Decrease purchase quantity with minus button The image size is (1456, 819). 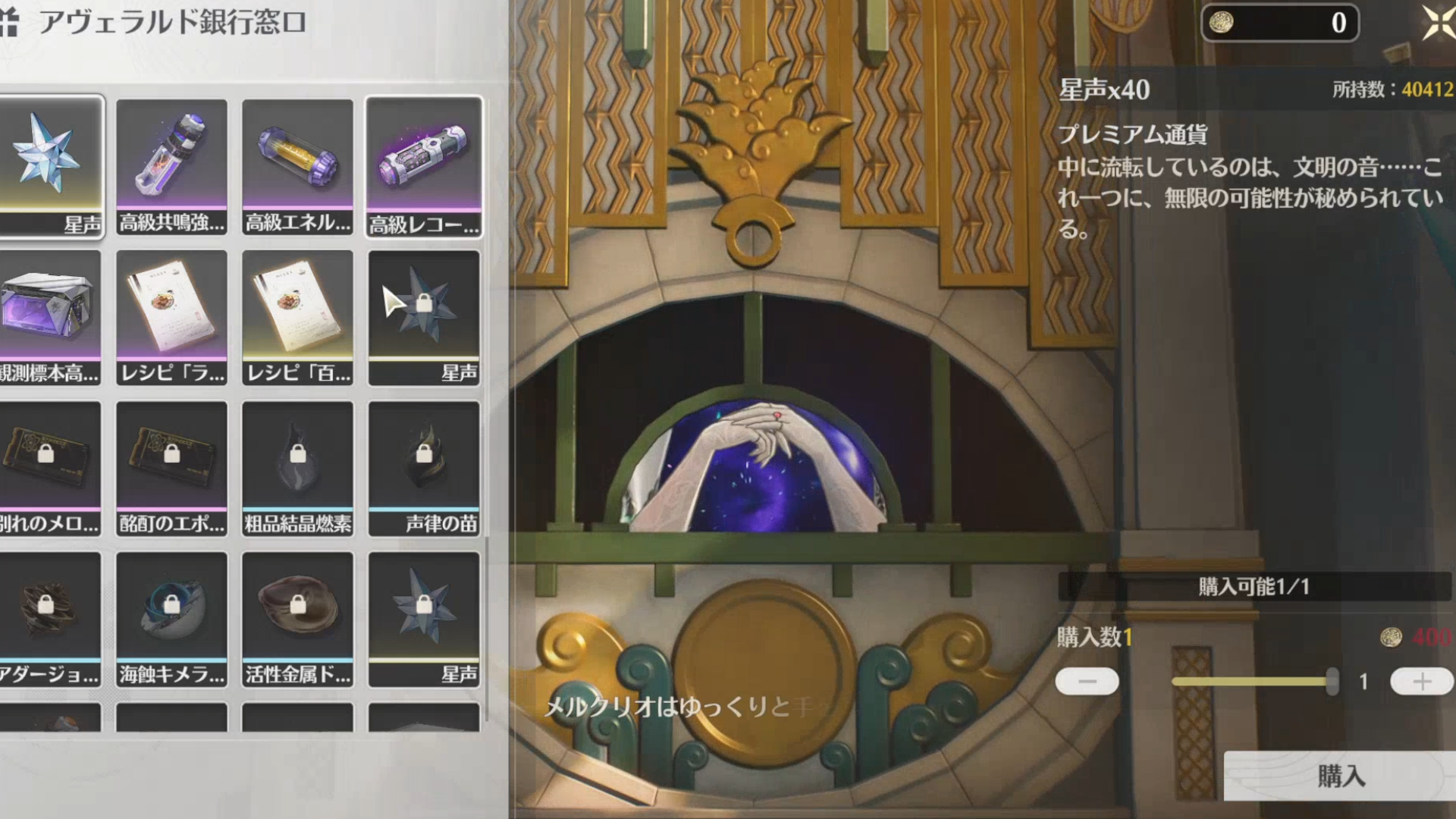click(x=1087, y=682)
